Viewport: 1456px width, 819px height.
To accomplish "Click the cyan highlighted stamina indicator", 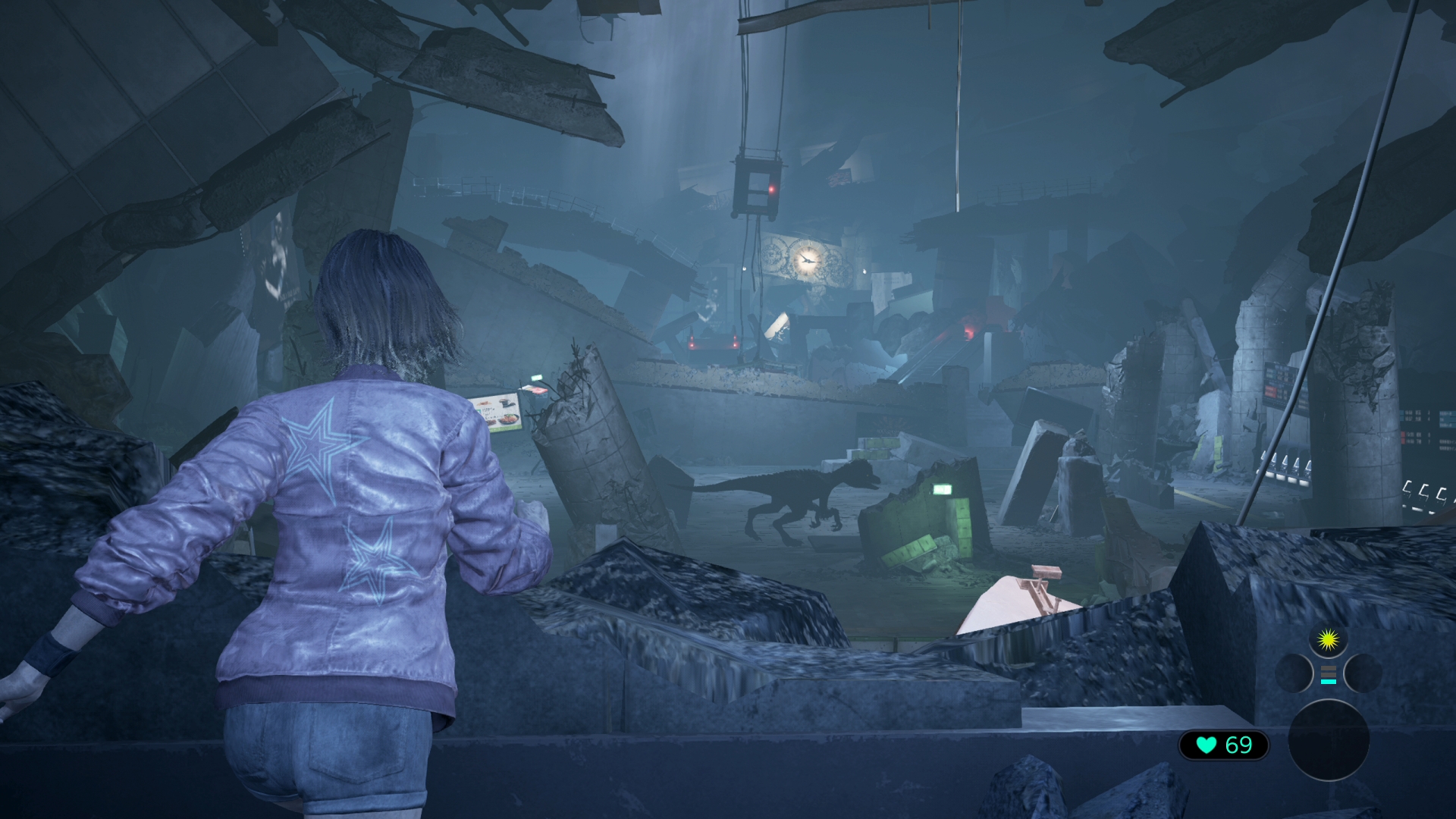I will 1329,681.
